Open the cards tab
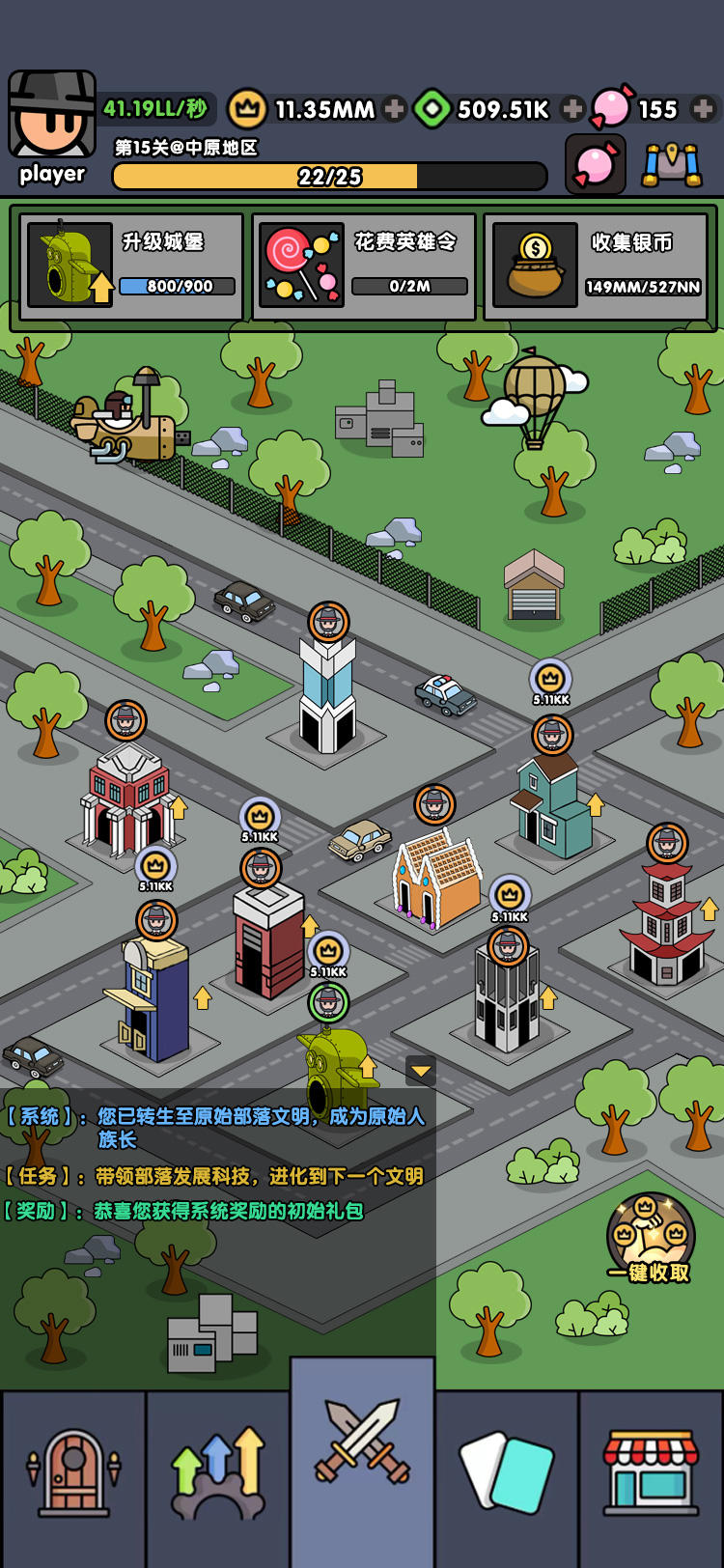This screenshot has height=1568, width=724. coord(508,1477)
